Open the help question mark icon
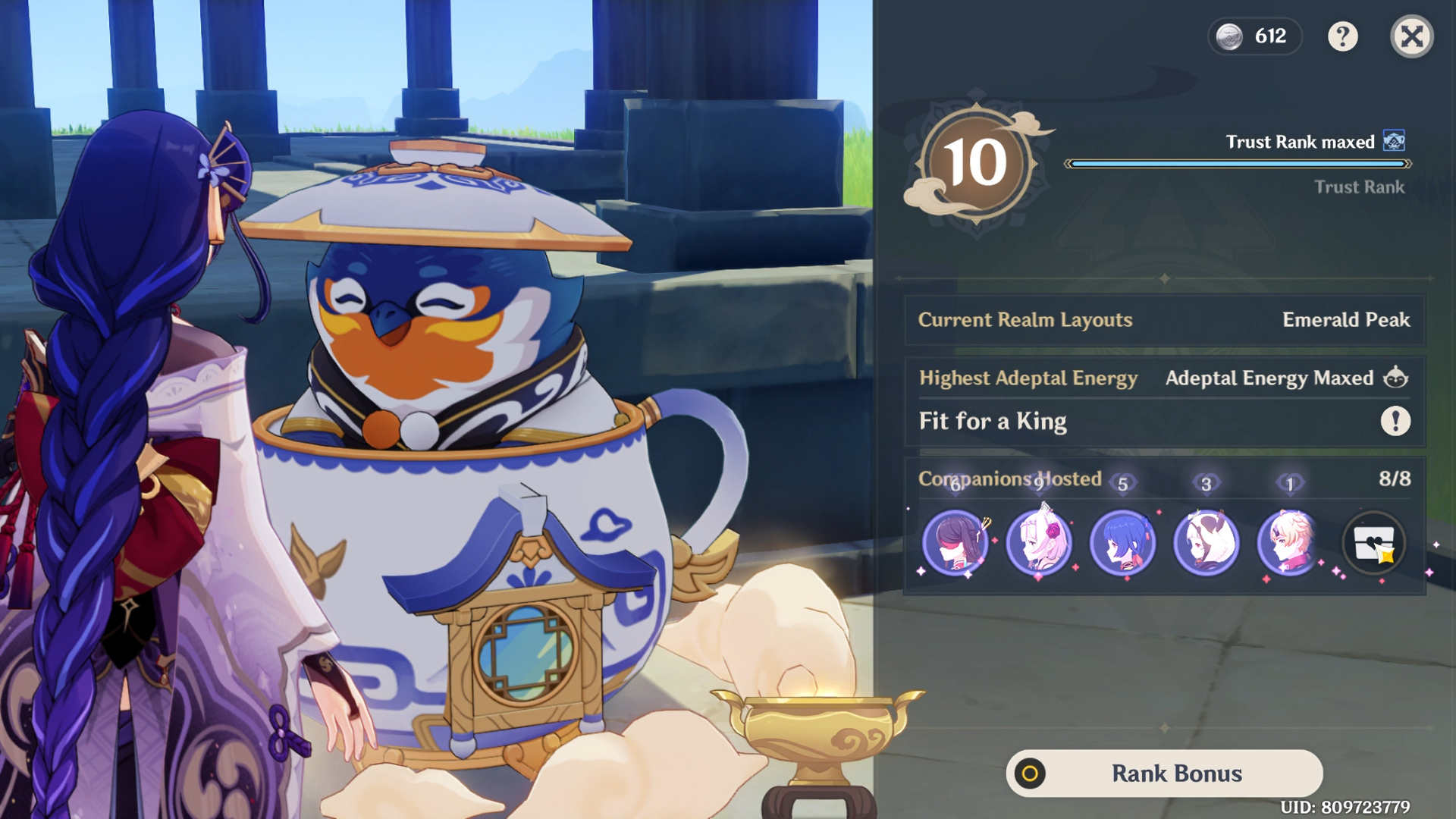The width and height of the screenshot is (1456, 819). 1342,37
